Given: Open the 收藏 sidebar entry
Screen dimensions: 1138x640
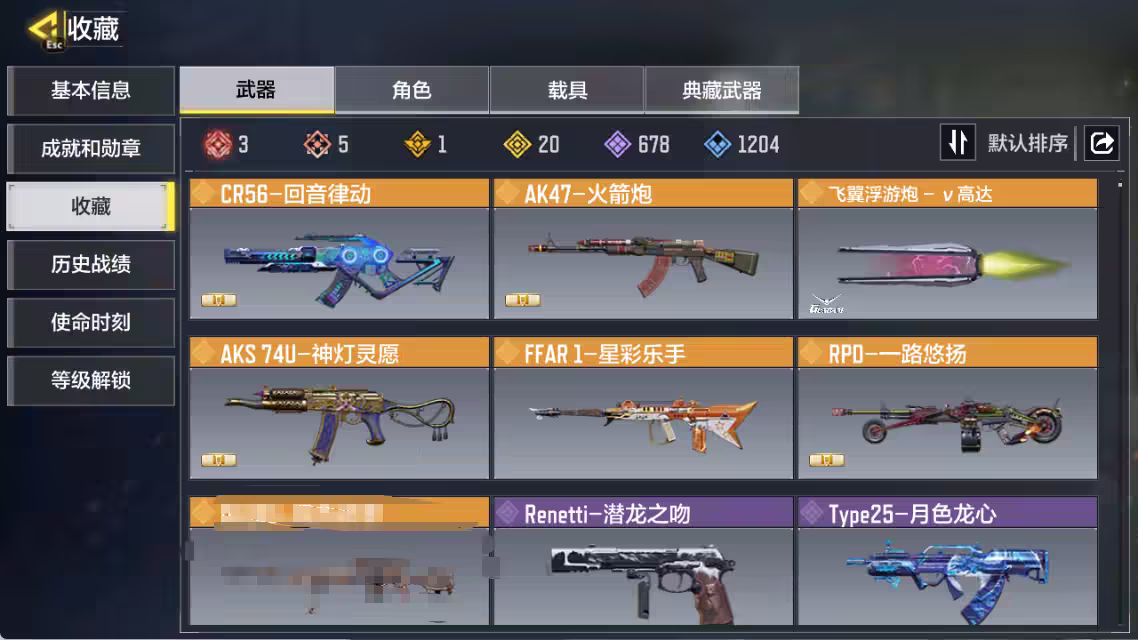Looking at the screenshot, I should coord(91,207).
